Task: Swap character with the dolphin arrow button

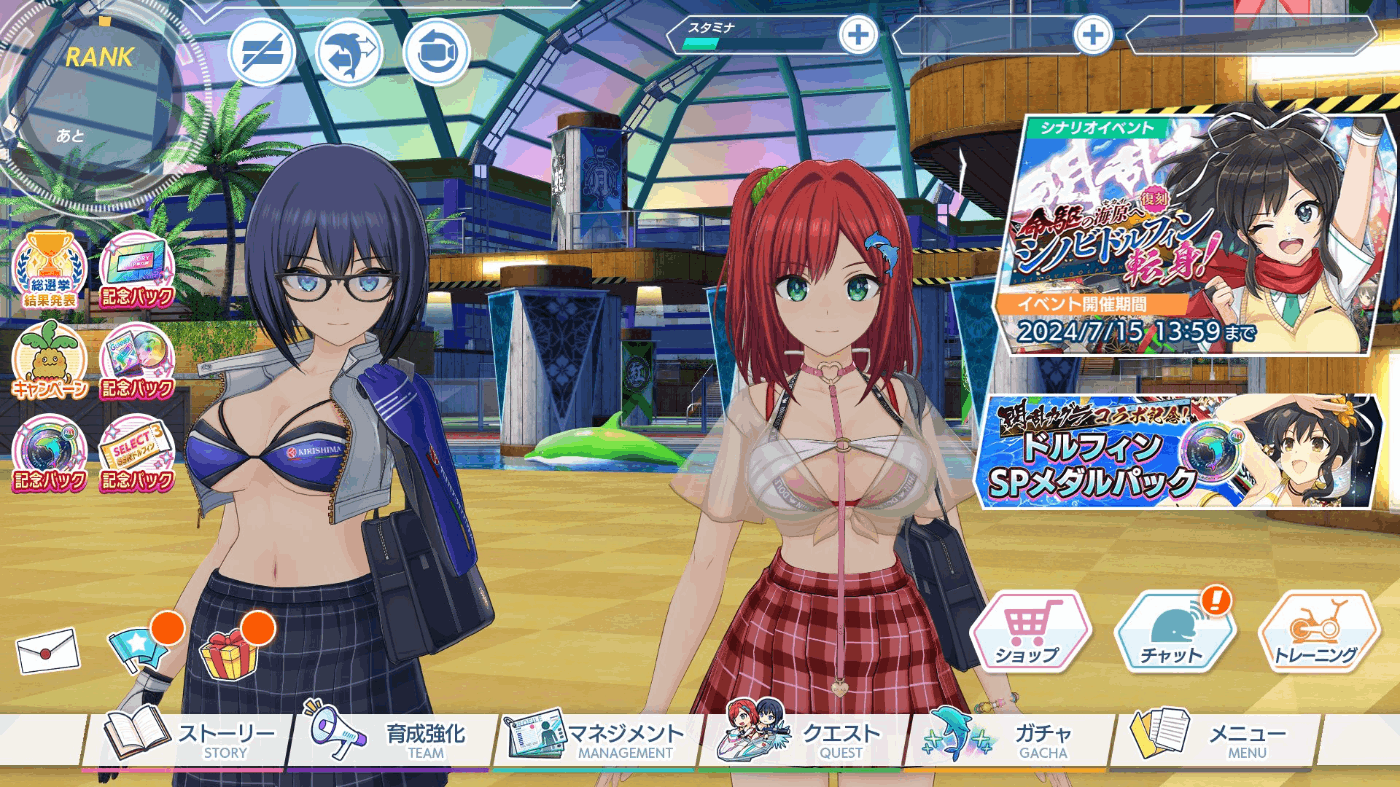Action: pyautogui.click(x=350, y=52)
